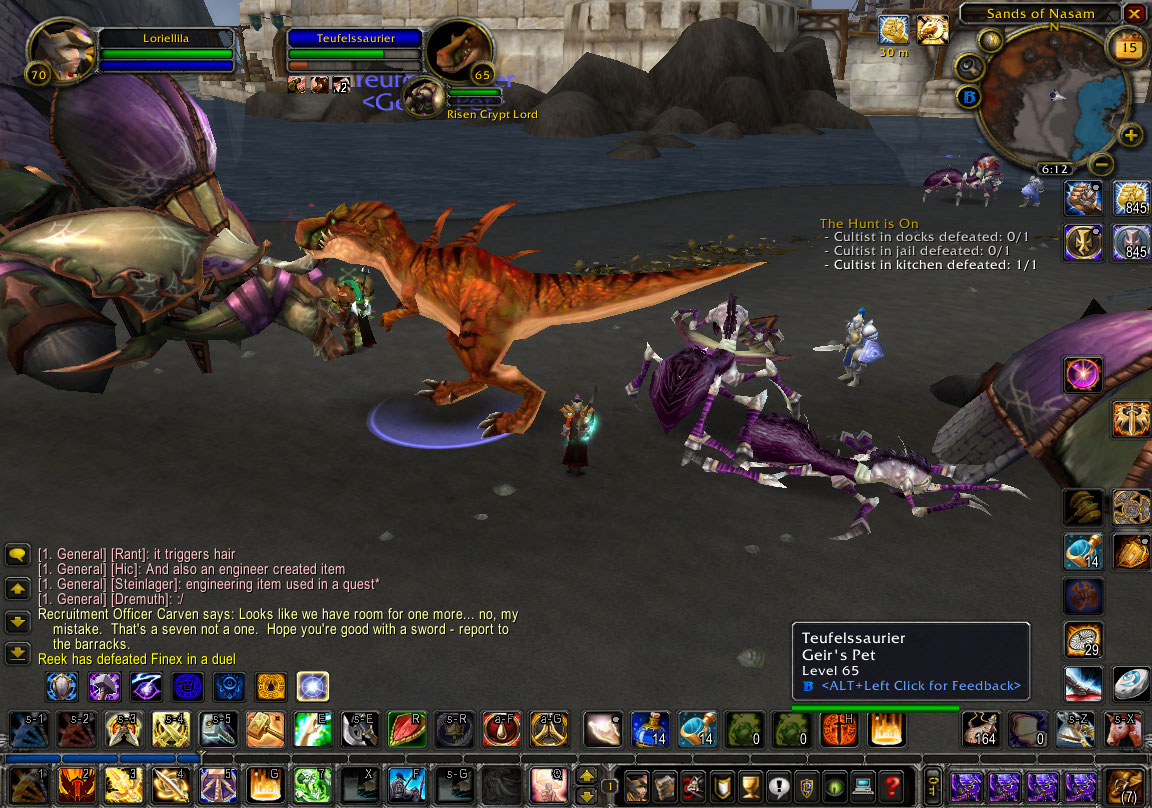This screenshot has height=808, width=1152.
Task: Open the red question mark help button
Action: coord(891,786)
